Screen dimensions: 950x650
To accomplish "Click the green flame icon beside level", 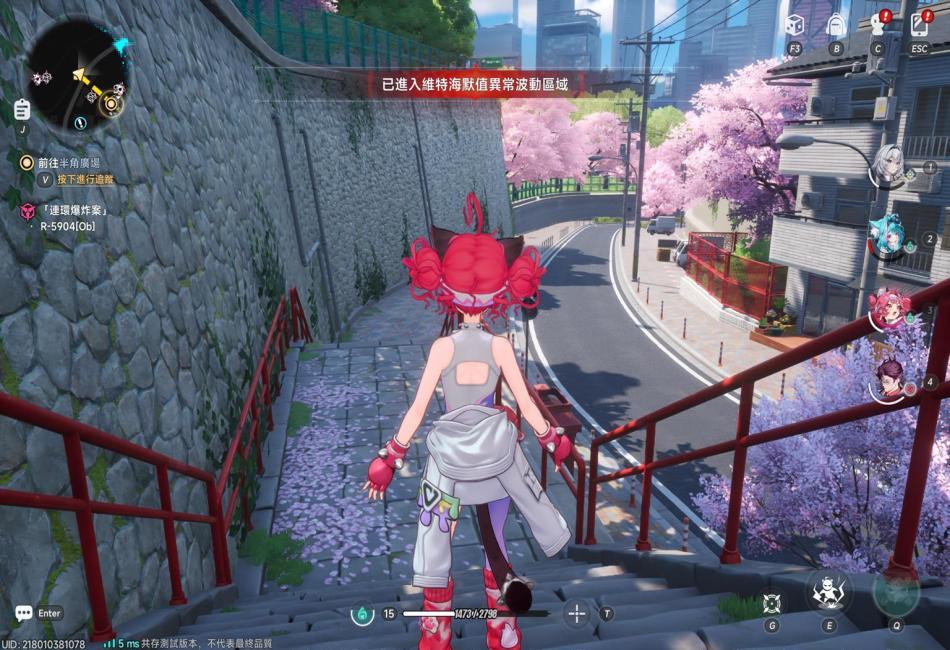I will click(362, 614).
